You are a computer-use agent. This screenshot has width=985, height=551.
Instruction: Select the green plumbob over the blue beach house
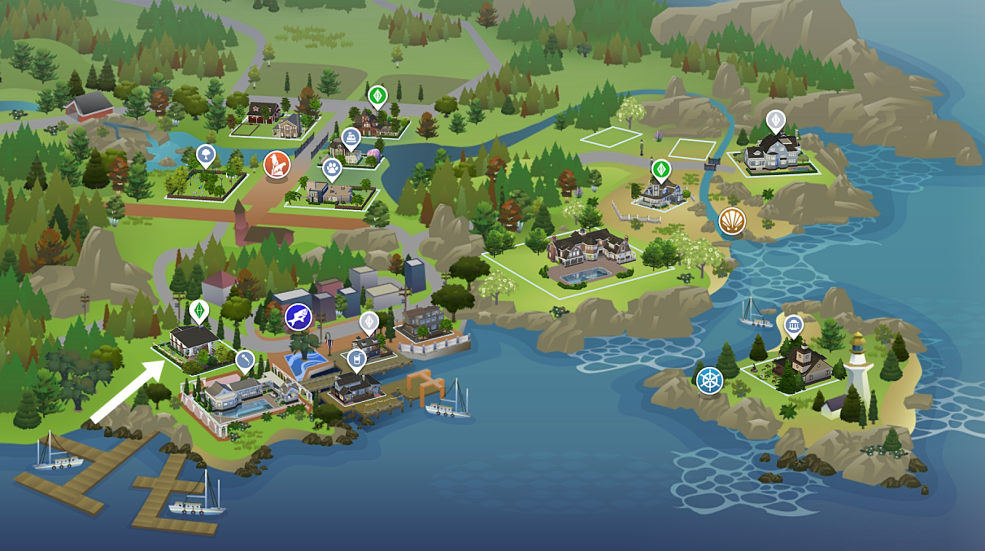point(660,169)
